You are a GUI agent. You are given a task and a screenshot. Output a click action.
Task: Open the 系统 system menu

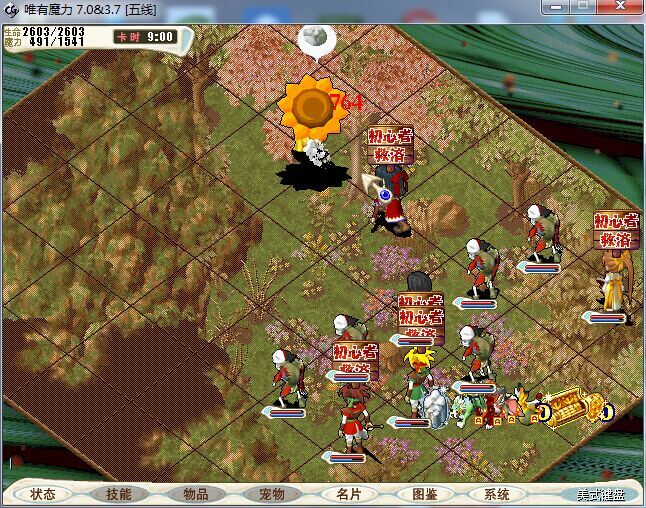pos(497,494)
